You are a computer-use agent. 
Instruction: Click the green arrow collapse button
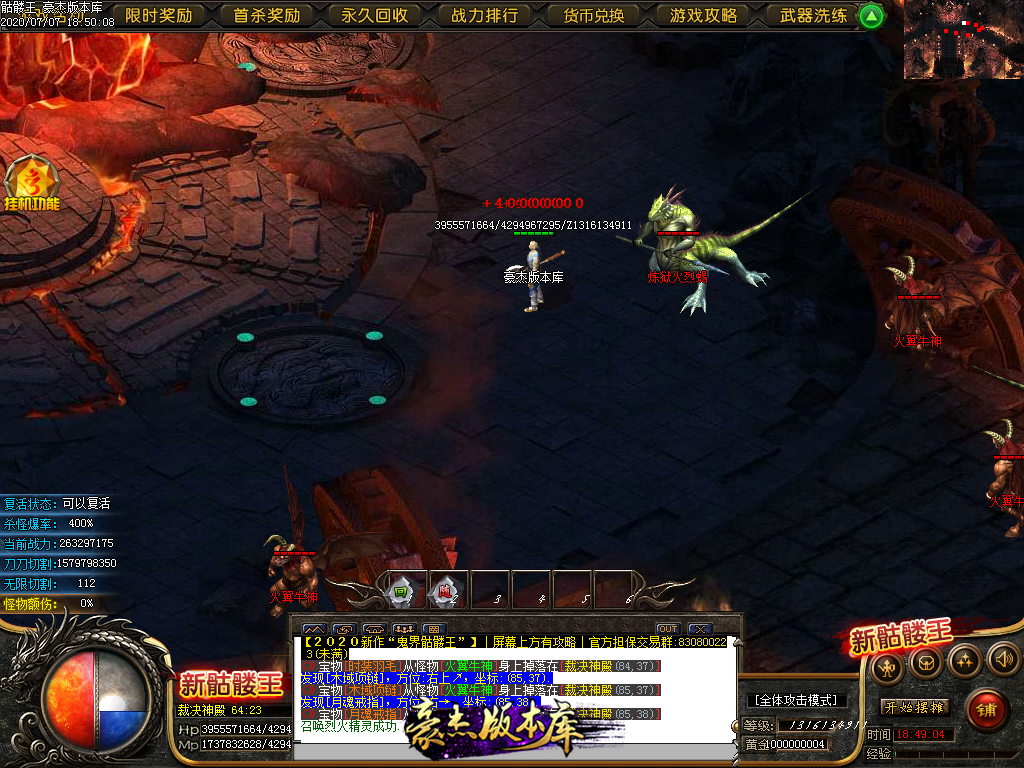pos(872,15)
